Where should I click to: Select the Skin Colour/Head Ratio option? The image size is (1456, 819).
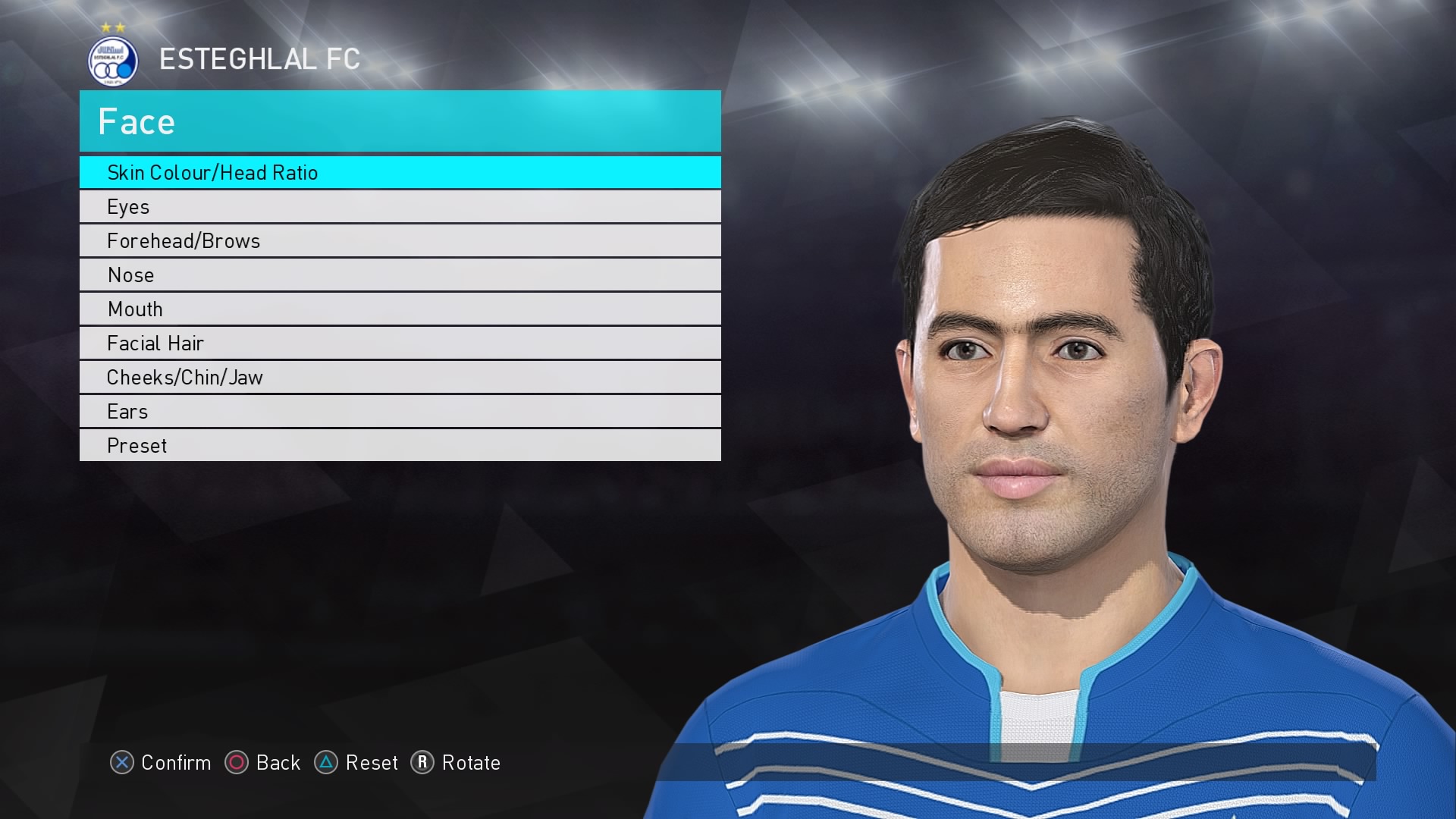click(x=214, y=173)
